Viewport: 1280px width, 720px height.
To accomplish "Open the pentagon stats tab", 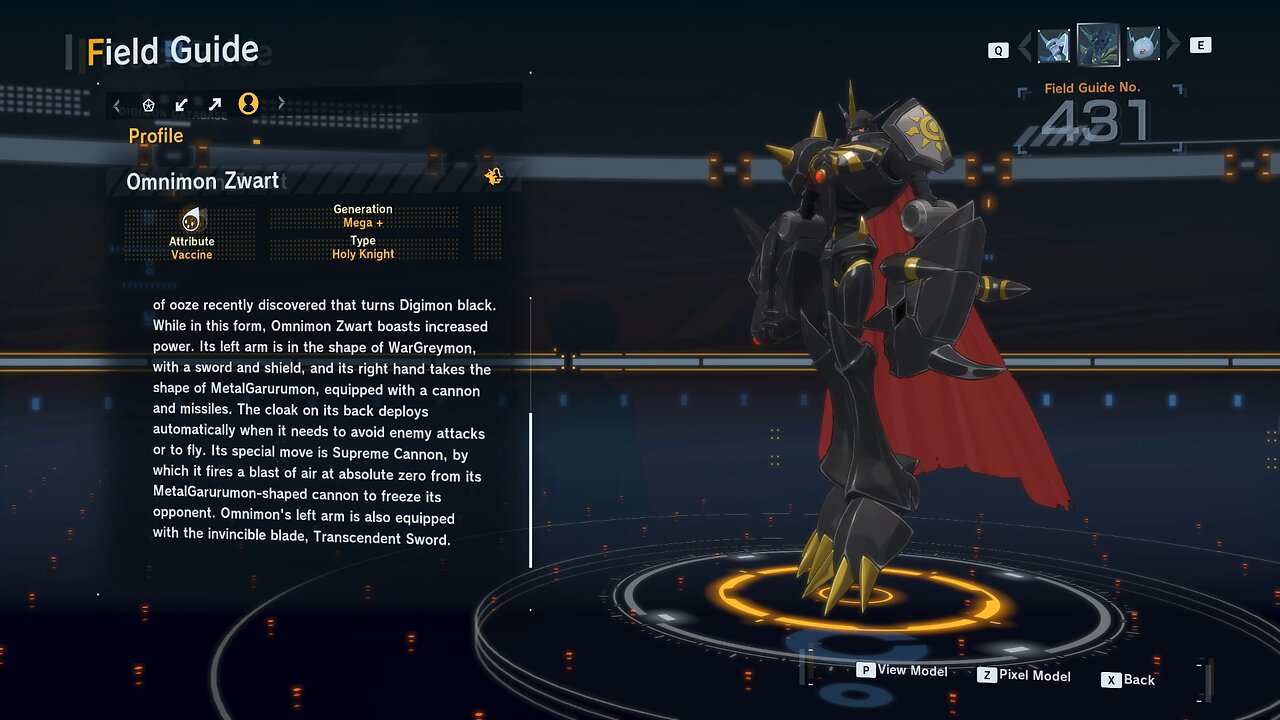I will point(149,104).
